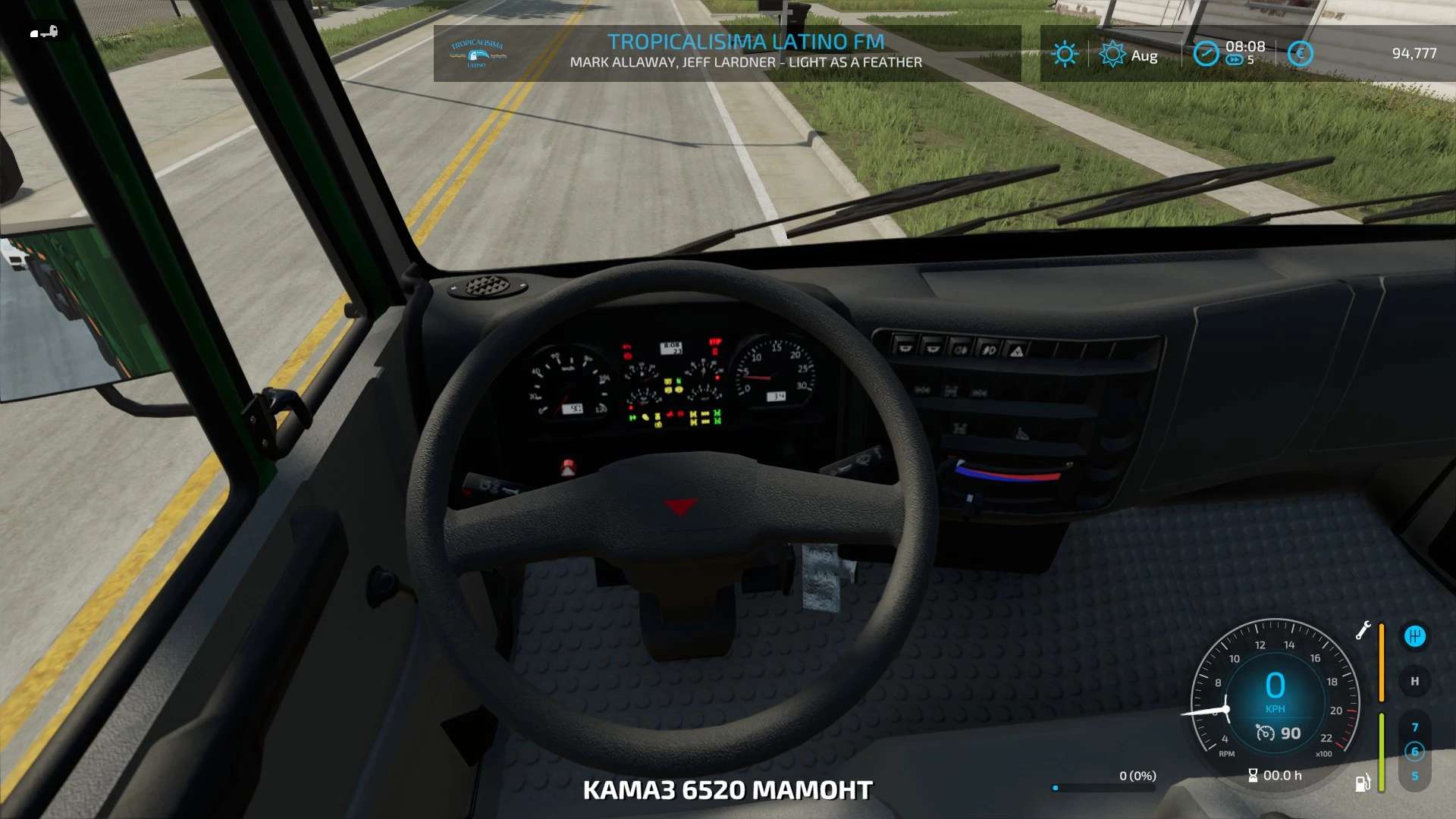The image size is (1456, 819).
Task: Click the euro money icon
Action: [x=1300, y=54]
